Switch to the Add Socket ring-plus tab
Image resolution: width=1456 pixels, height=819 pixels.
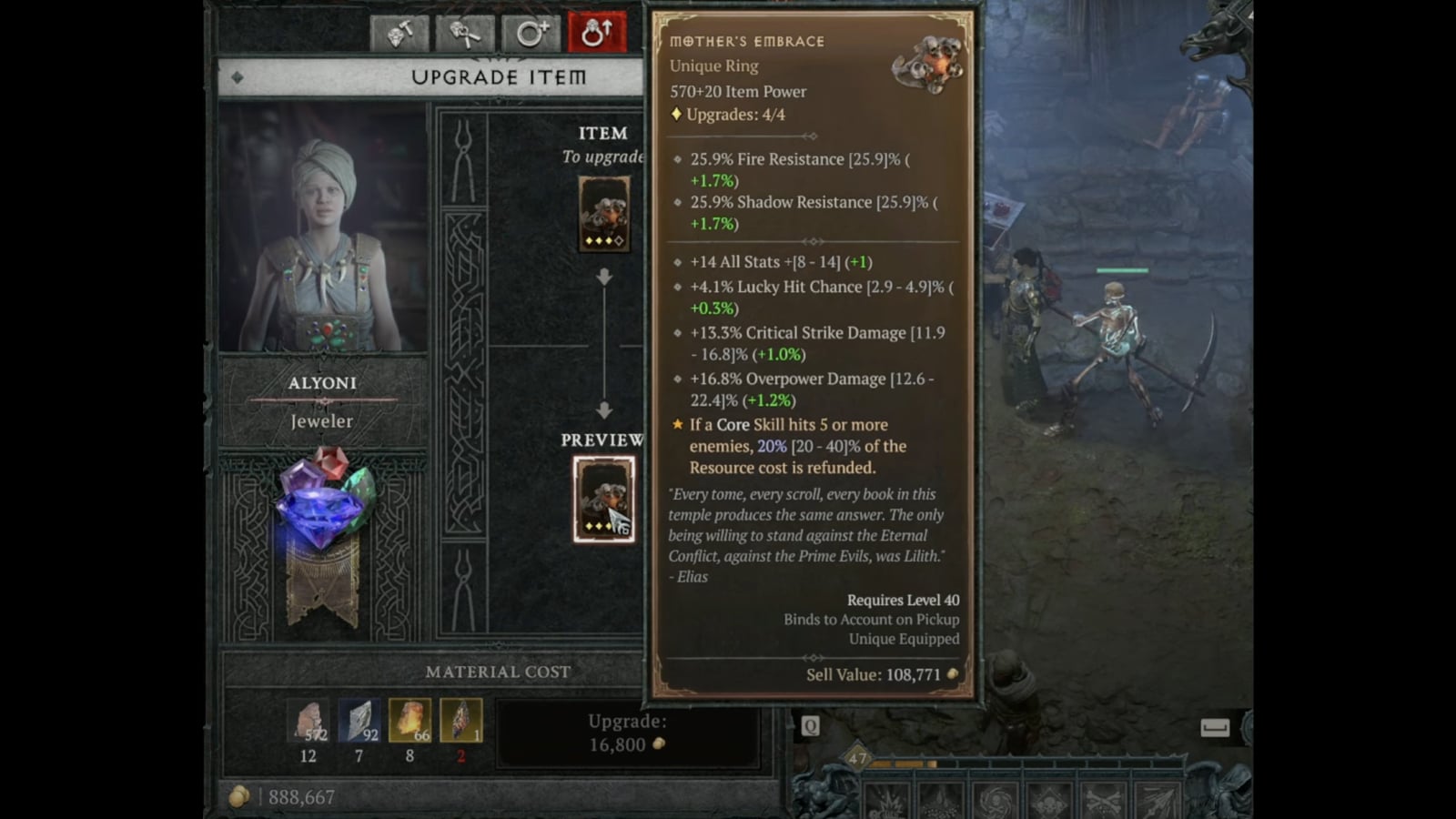coord(531,32)
